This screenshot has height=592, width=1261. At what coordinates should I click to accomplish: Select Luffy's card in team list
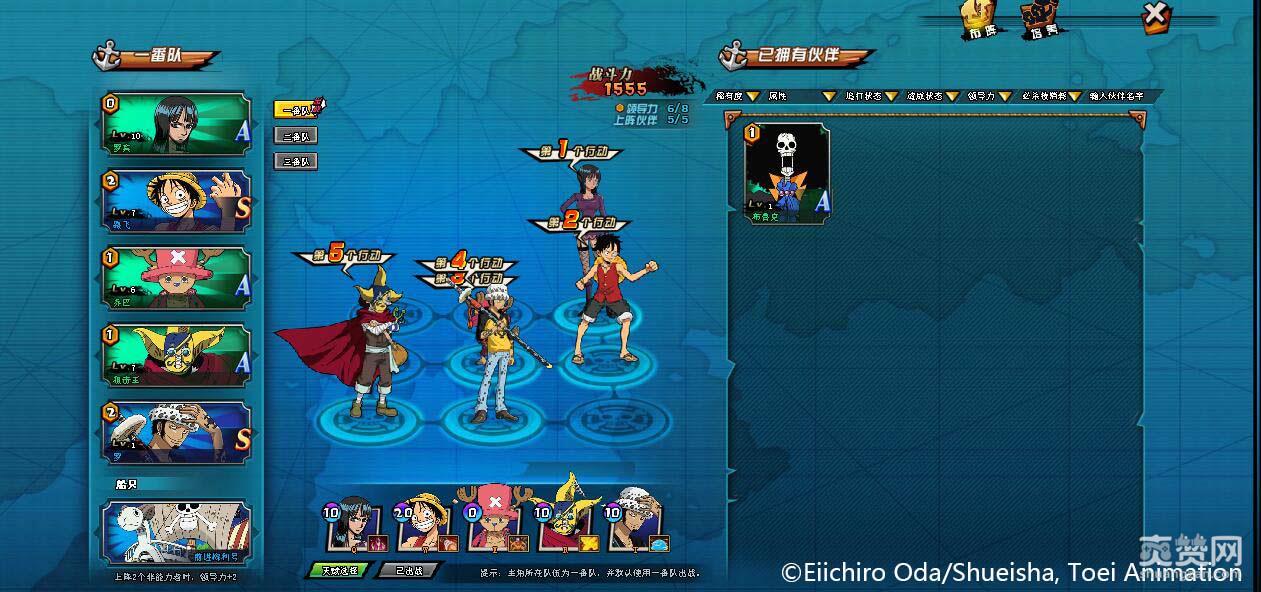(x=176, y=201)
